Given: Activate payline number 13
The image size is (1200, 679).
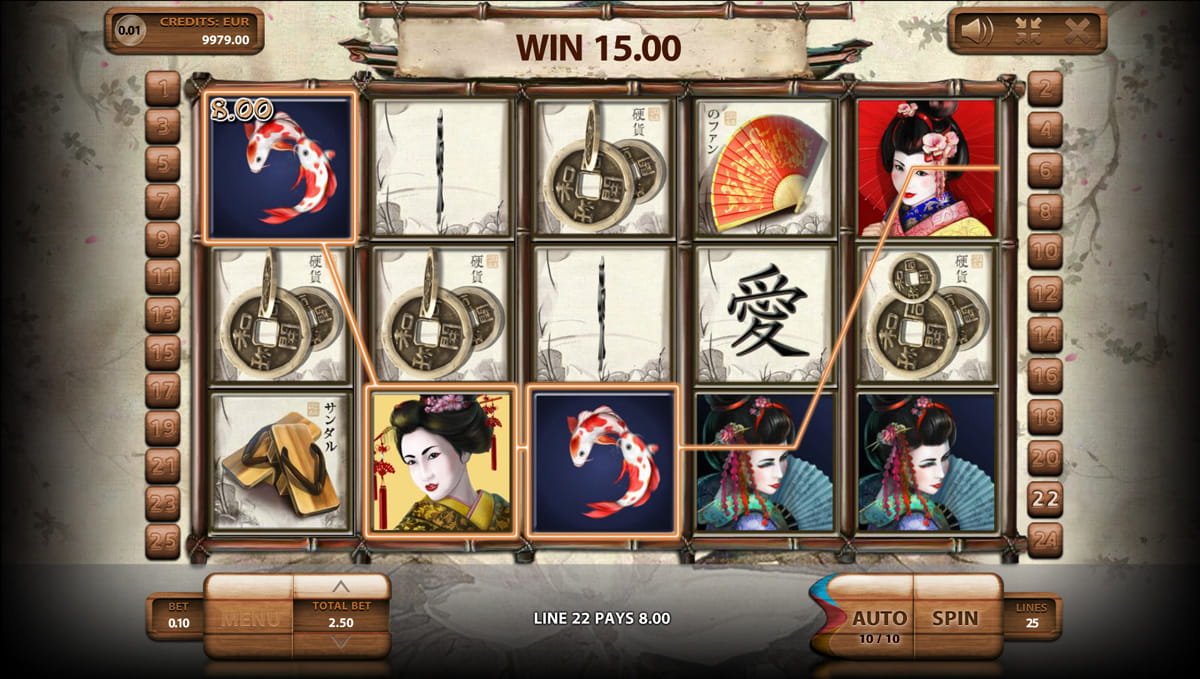Looking at the screenshot, I should point(162,314).
